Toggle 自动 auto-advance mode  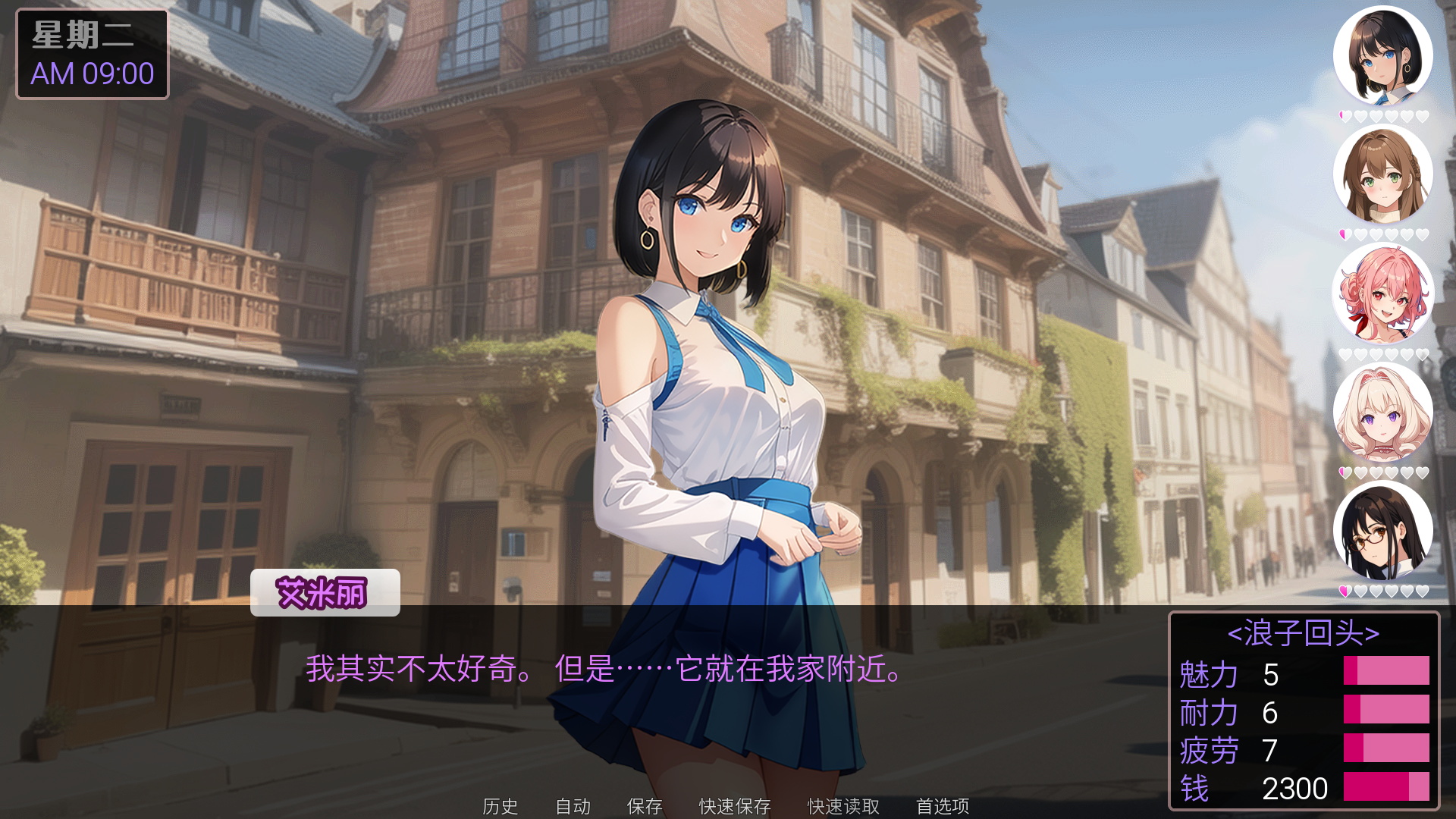coord(573,805)
